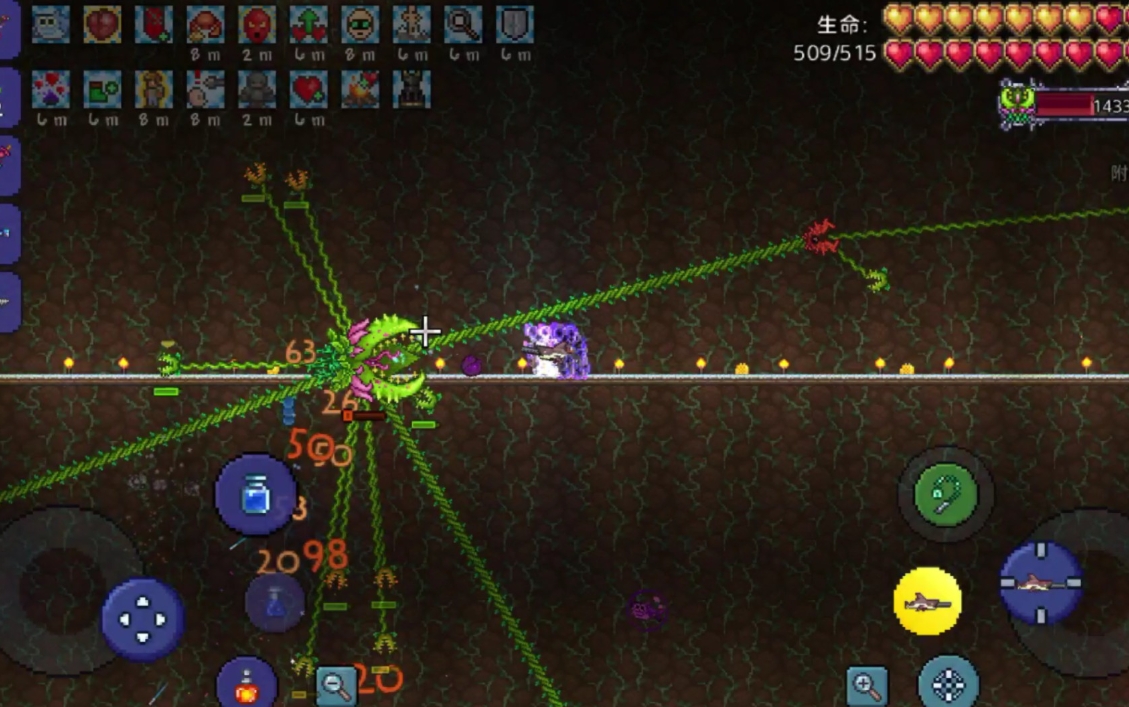Select the yellow Megashark weapon button

pos(927,601)
